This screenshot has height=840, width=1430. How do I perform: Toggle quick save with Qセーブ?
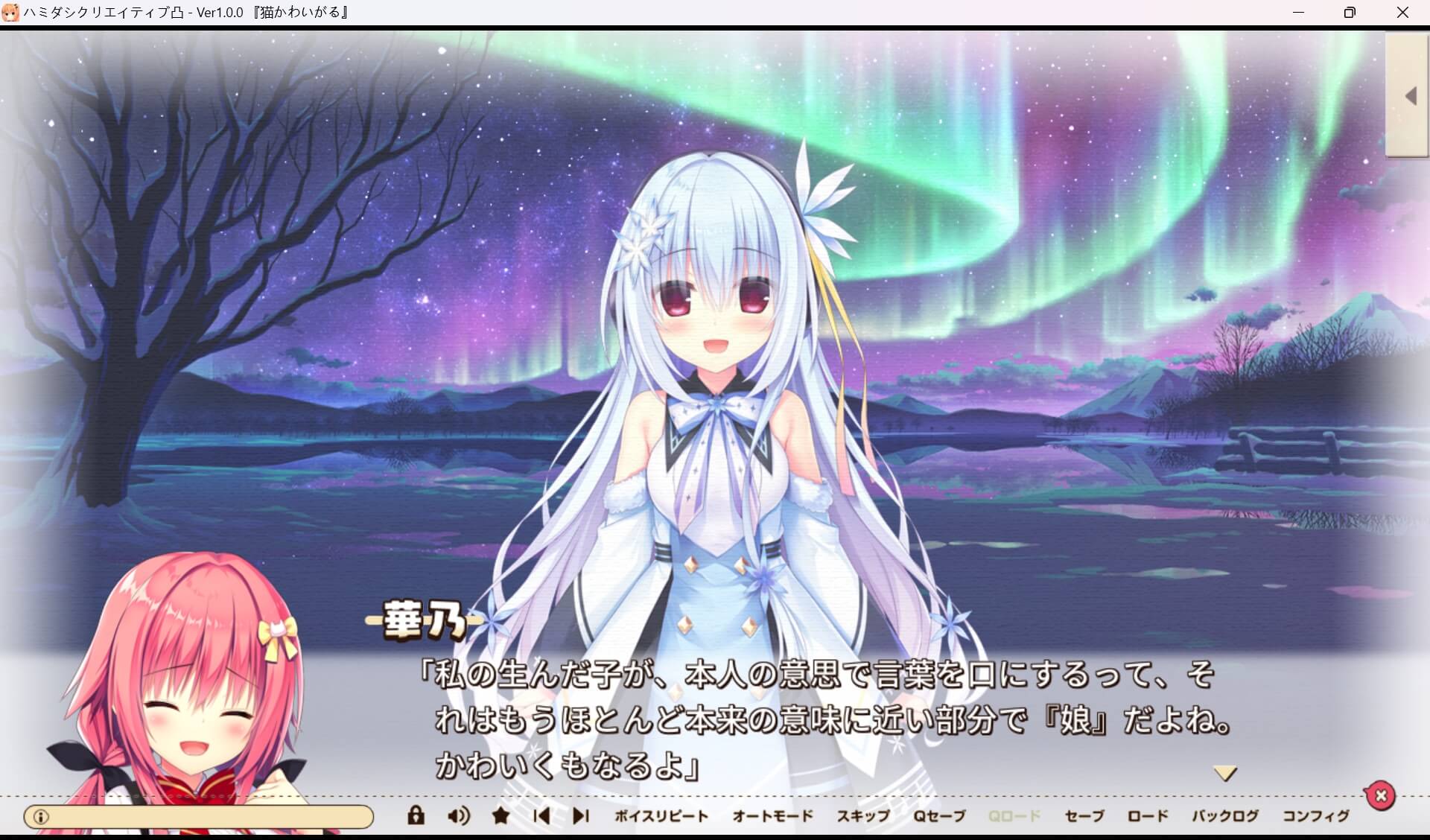(x=936, y=815)
